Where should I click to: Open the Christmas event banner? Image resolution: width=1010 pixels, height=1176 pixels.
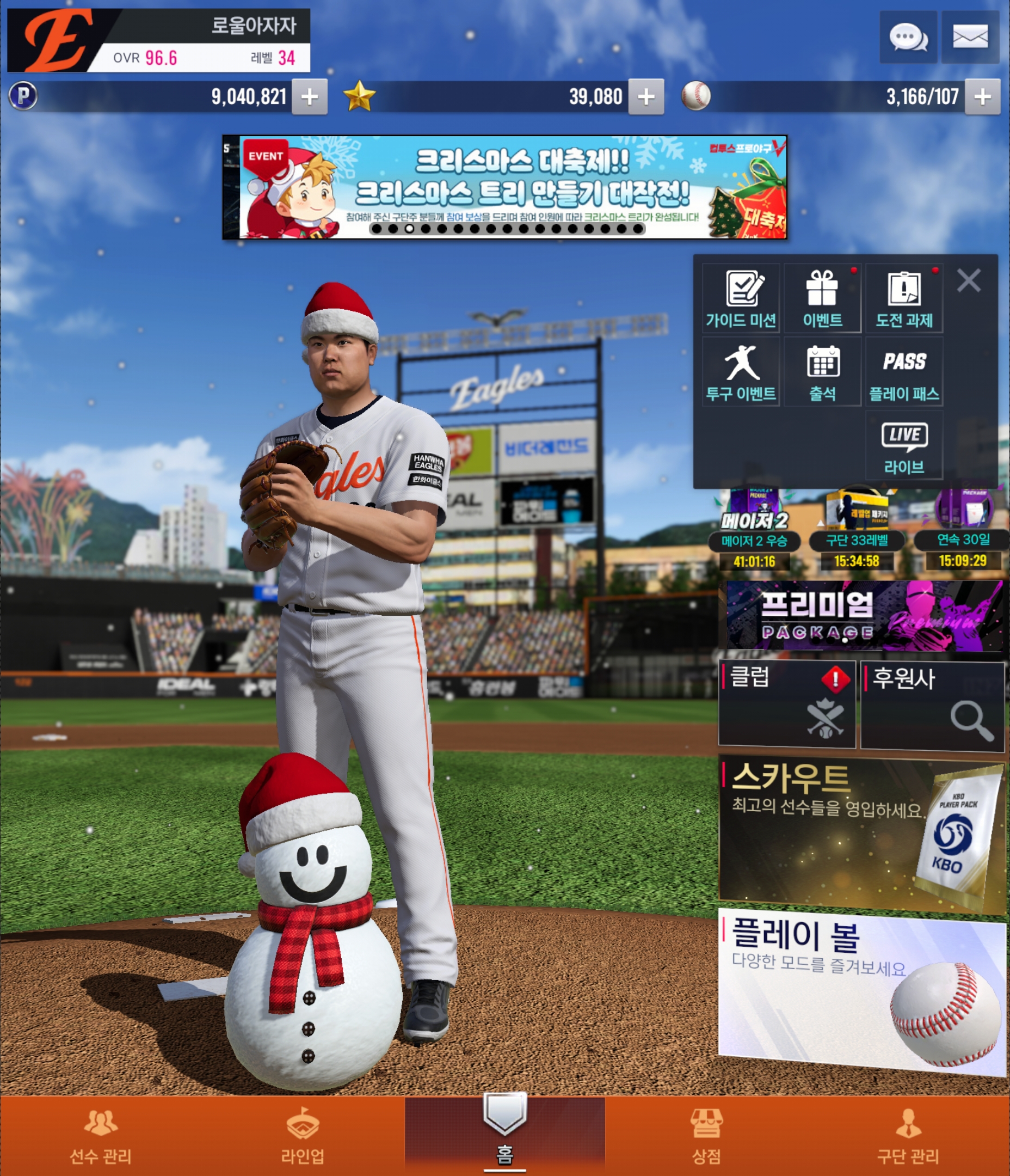point(504,187)
